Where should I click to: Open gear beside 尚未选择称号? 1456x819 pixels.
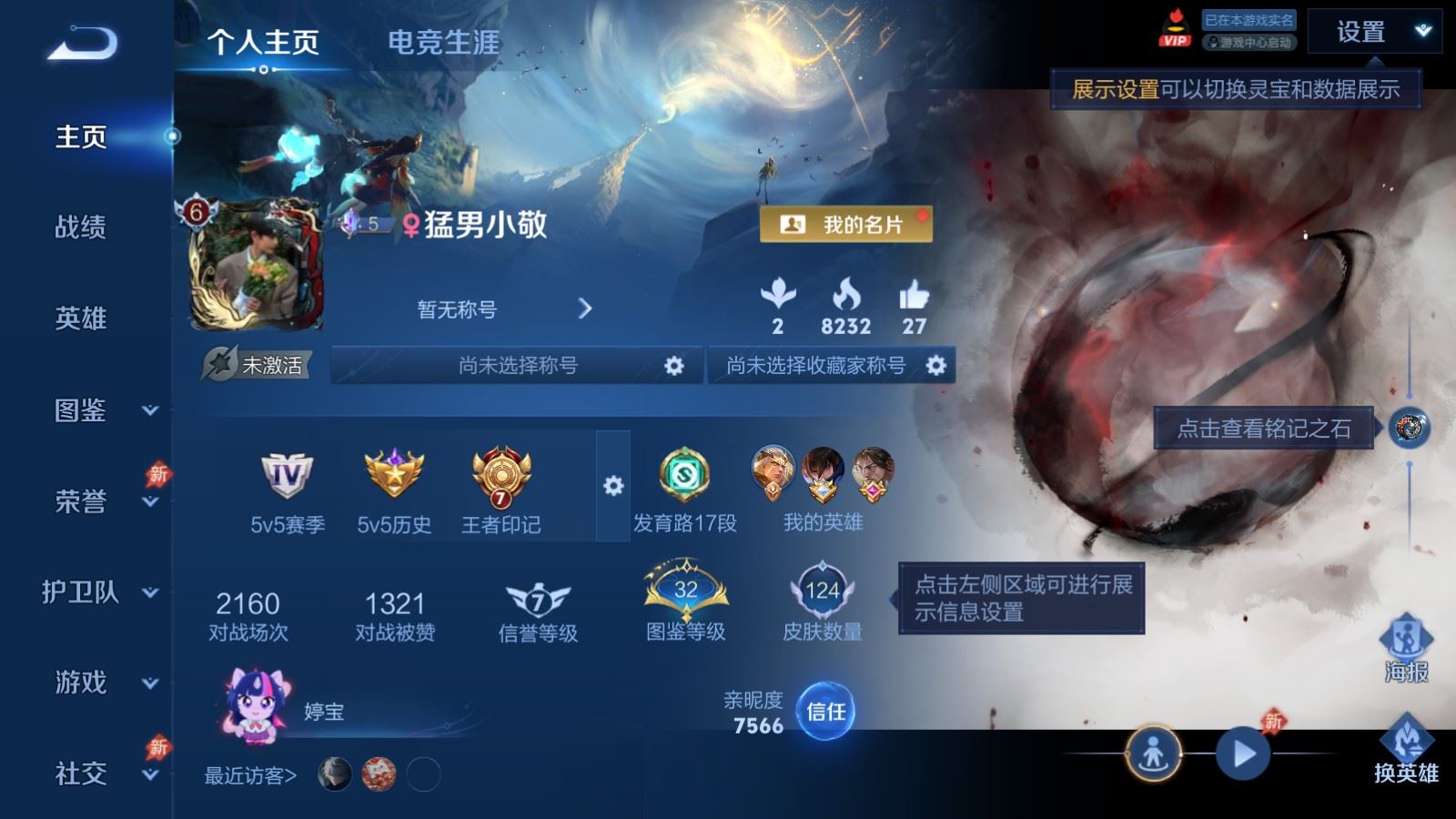click(673, 364)
